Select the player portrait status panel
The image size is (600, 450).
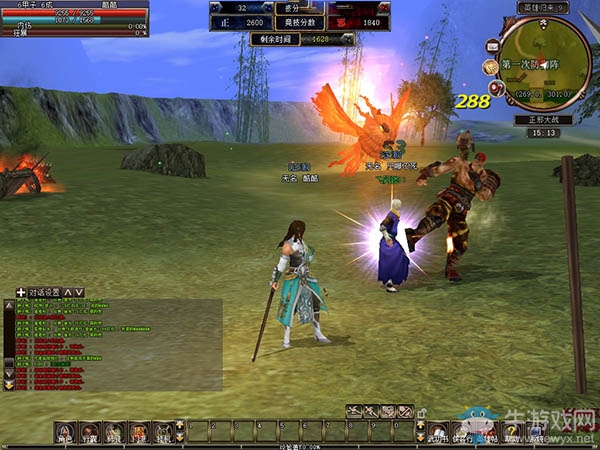pyautogui.click(x=73, y=18)
